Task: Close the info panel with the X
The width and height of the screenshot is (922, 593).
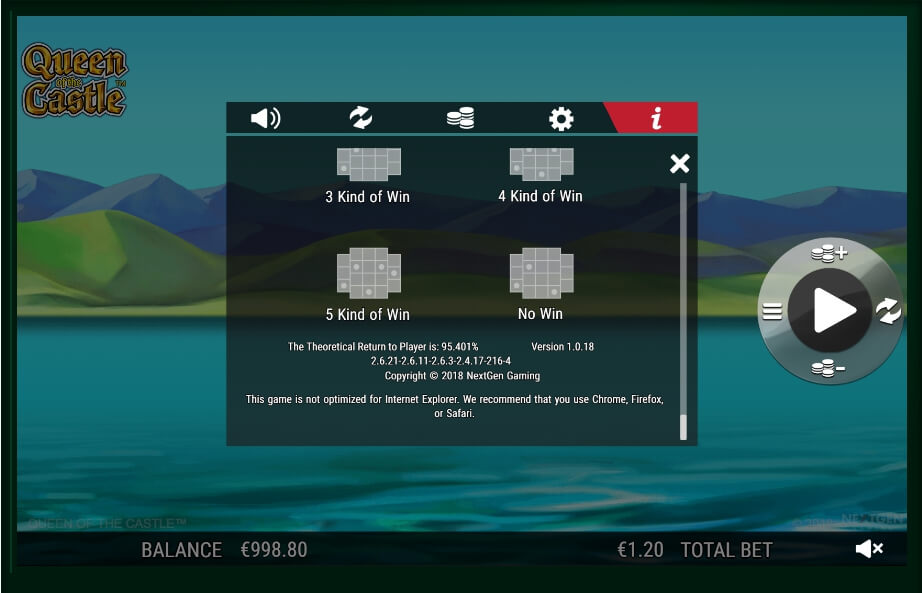Action: point(680,164)
